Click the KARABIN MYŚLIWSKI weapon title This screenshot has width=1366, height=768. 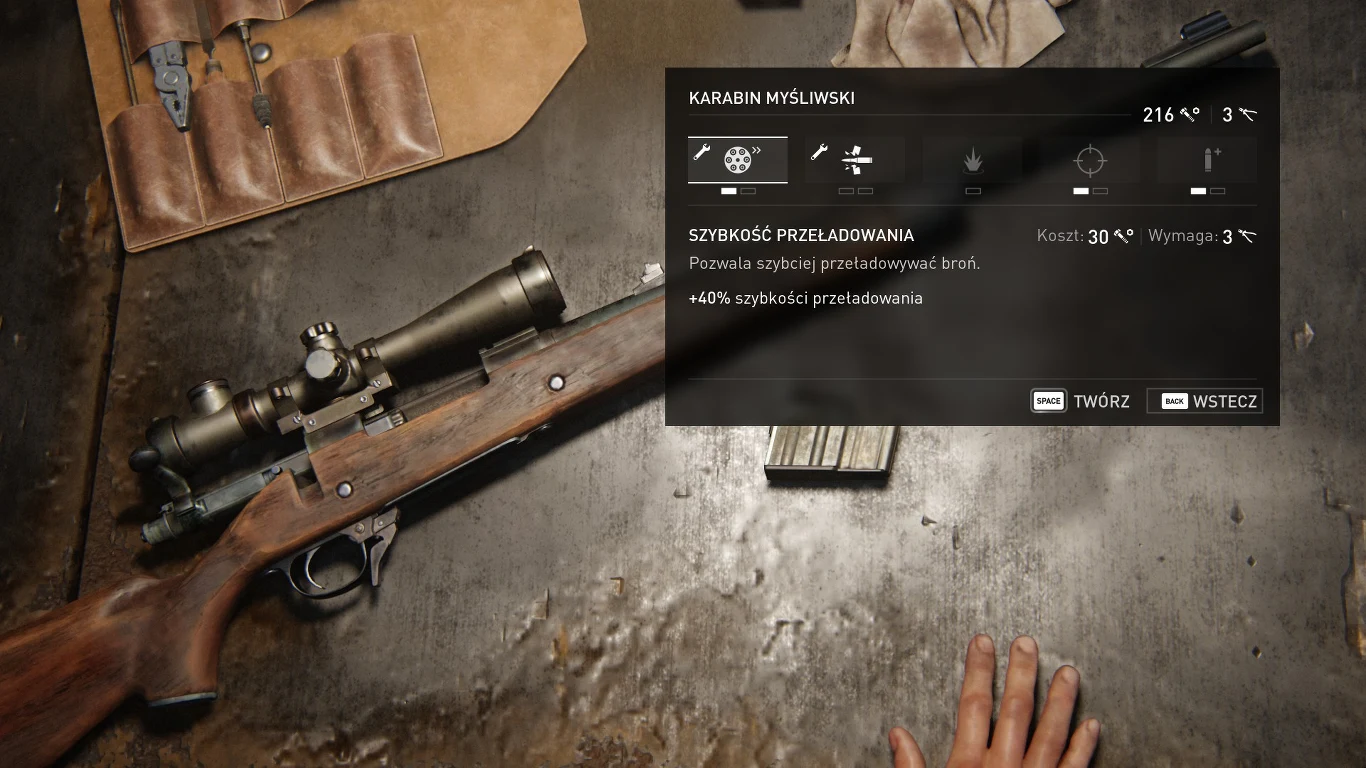pyautogui.click(x=771, y=97)
